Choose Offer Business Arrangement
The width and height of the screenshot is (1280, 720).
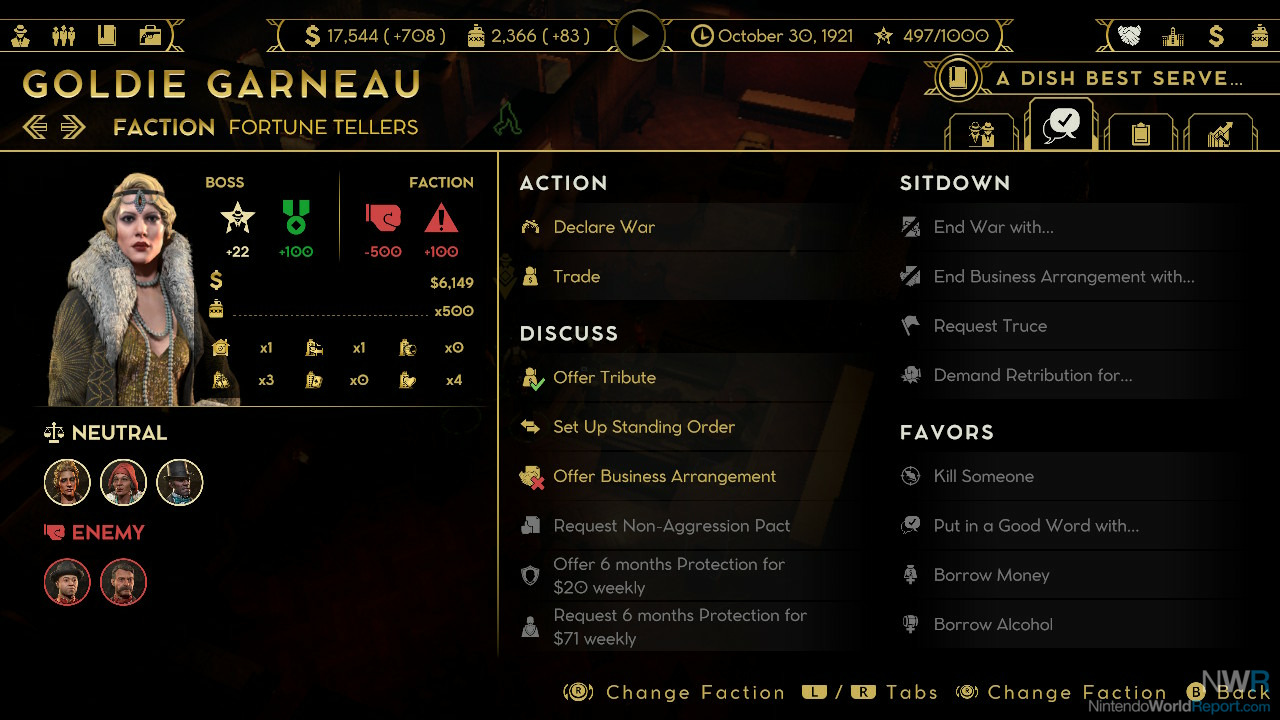[664, 476]
